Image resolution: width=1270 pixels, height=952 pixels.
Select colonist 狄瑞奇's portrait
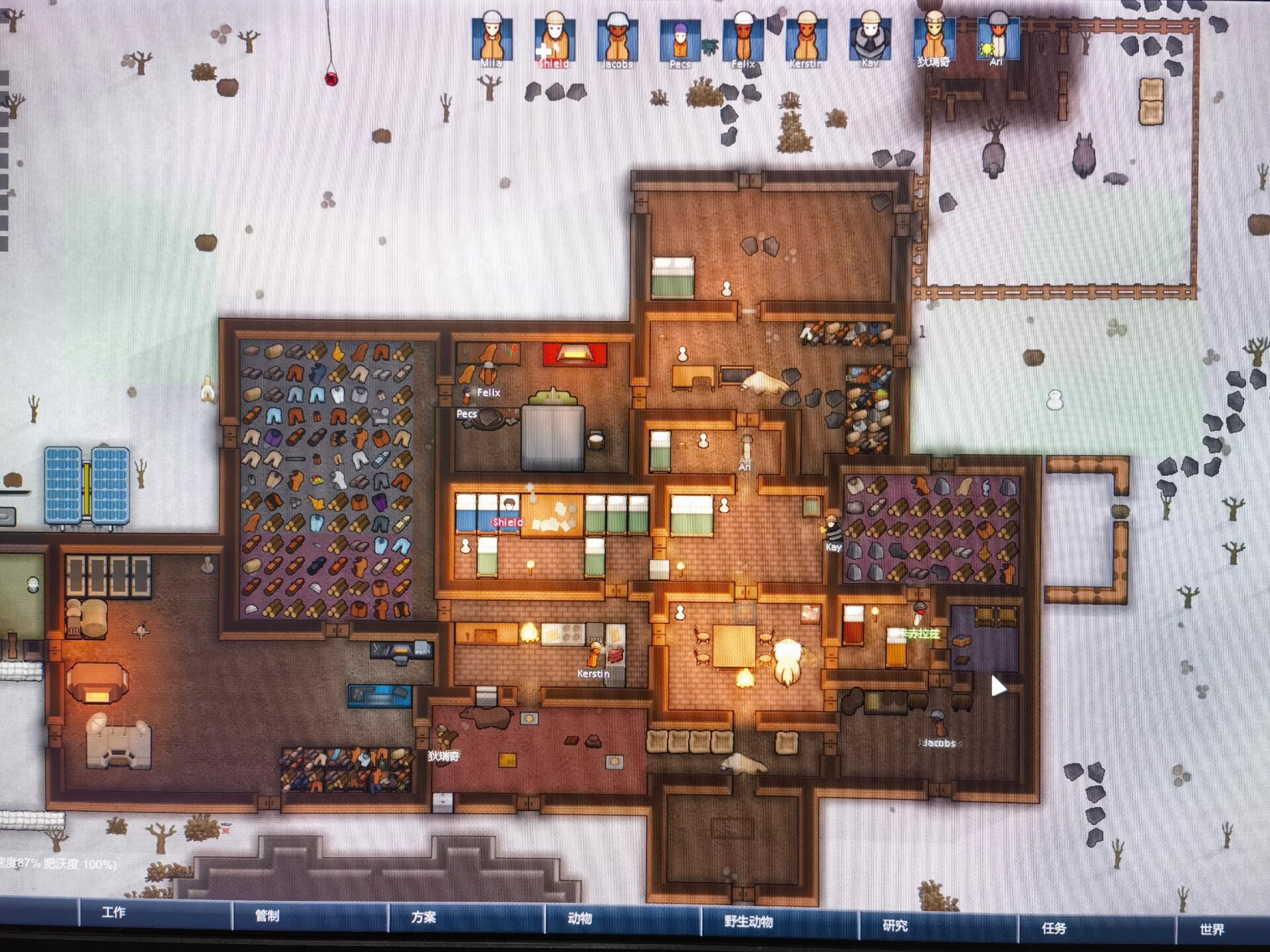point(933,37)
